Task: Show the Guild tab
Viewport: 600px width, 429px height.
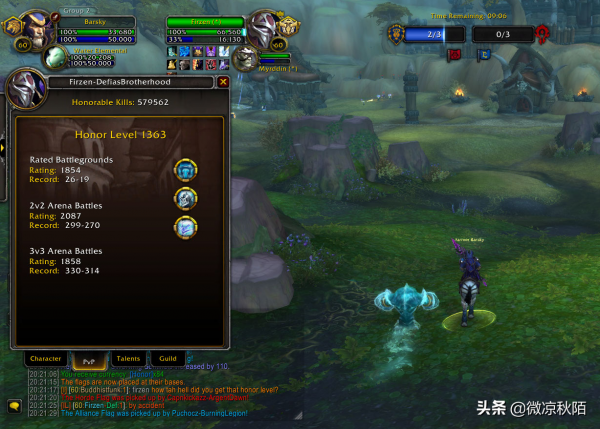Action: pyautogui.click(x=168, y=358)
